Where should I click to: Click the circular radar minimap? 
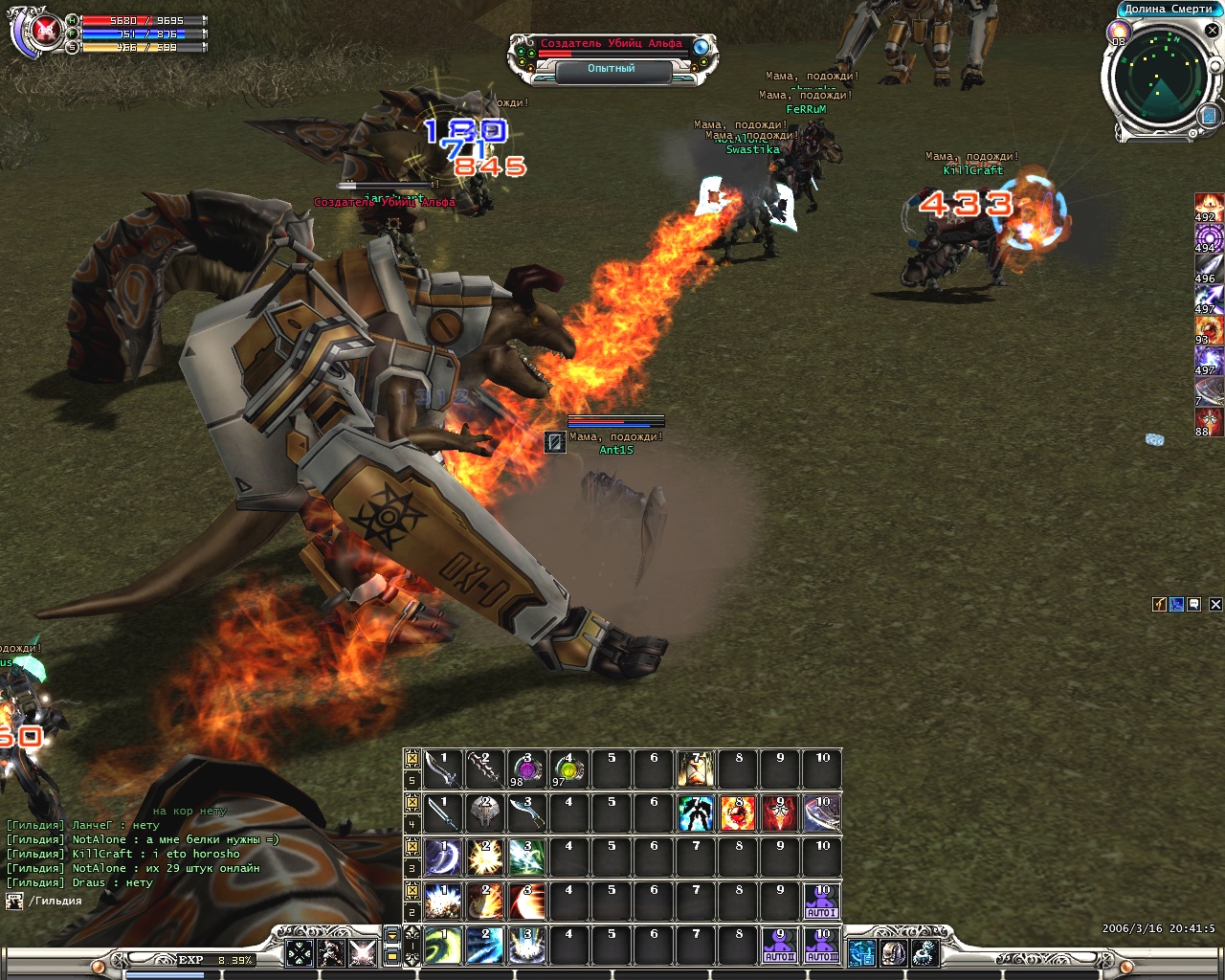1159,80
